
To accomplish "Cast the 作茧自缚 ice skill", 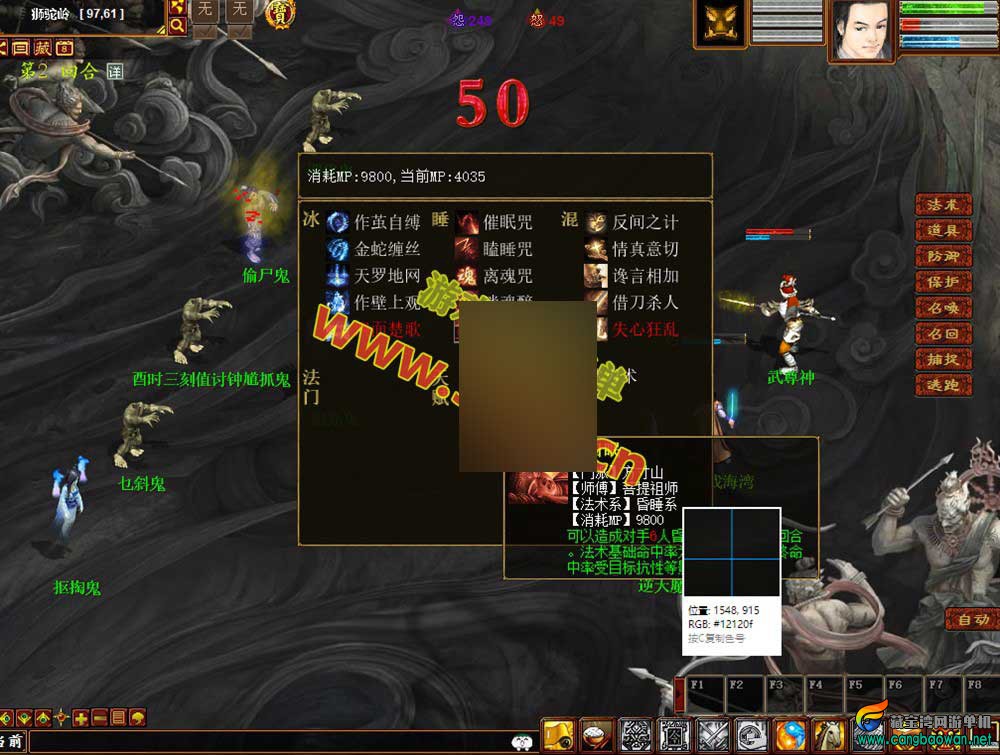I will 387,222.
